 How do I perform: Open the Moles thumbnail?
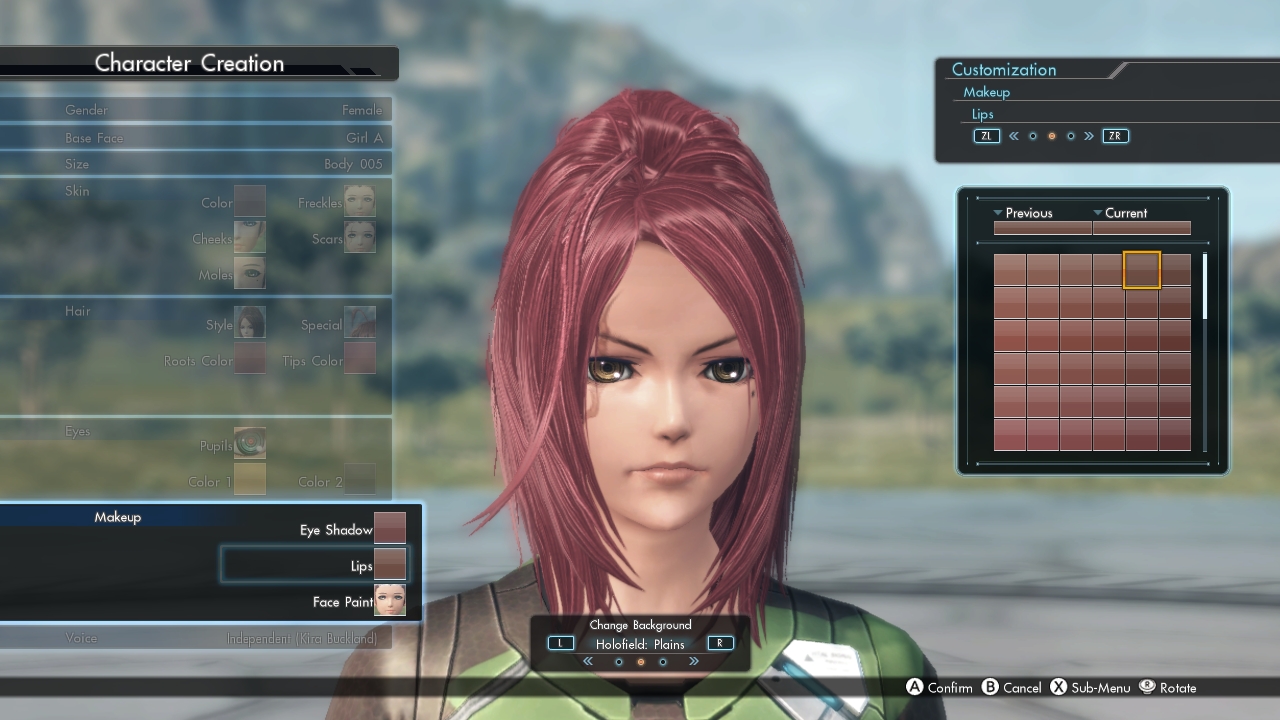(x=250, y=272)
